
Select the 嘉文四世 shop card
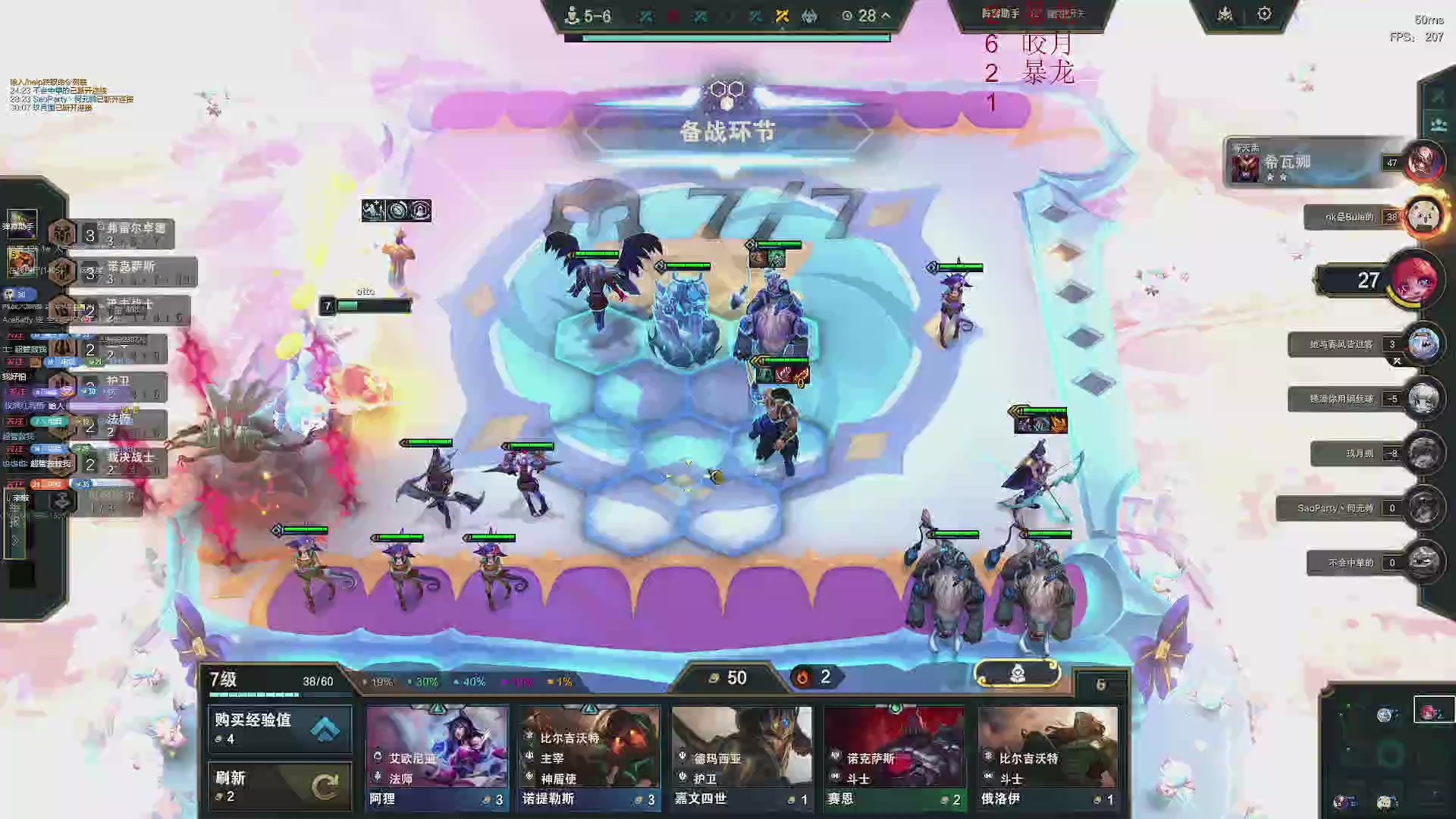point(742,757)
